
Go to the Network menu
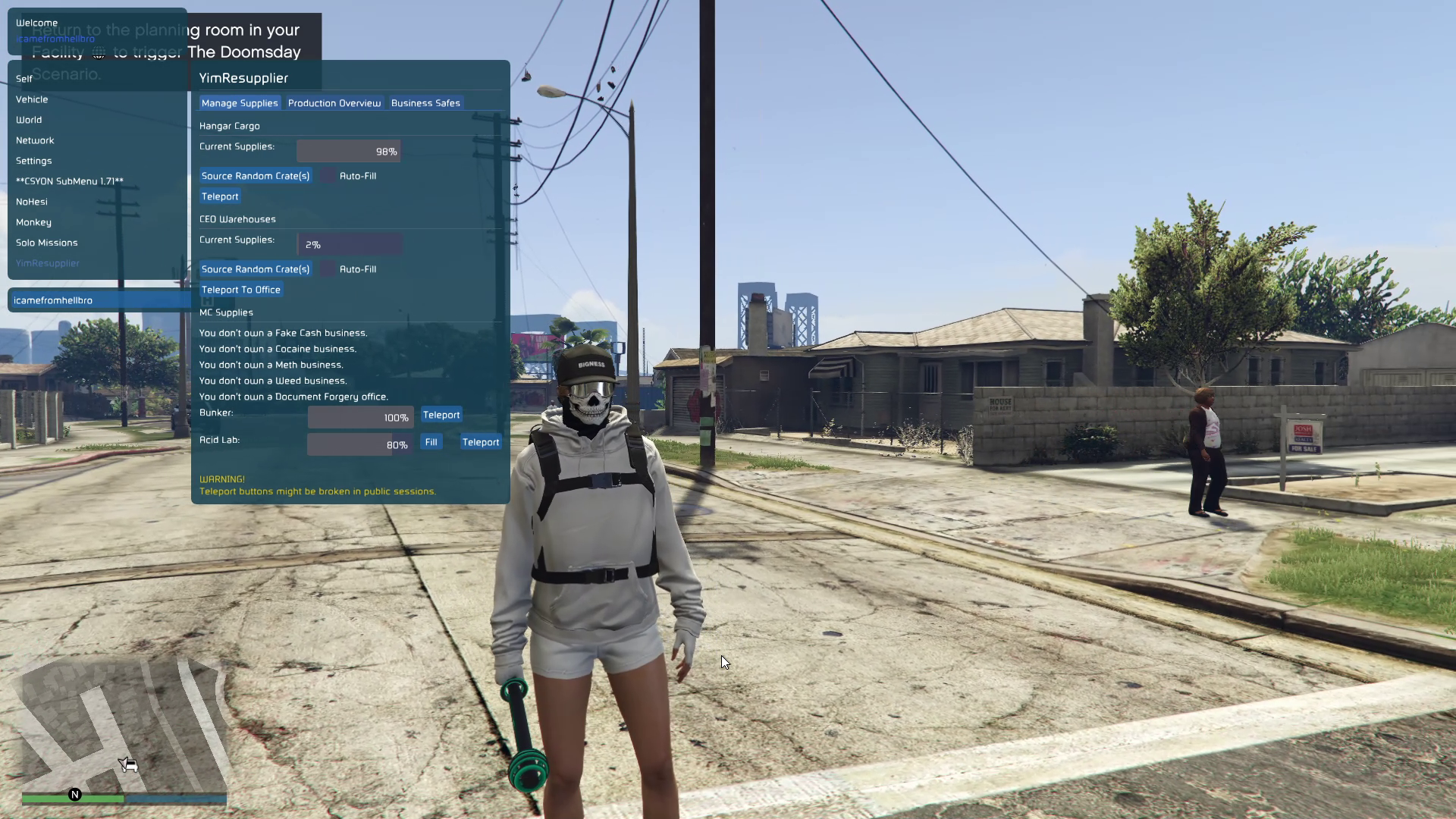coord(35,140)
